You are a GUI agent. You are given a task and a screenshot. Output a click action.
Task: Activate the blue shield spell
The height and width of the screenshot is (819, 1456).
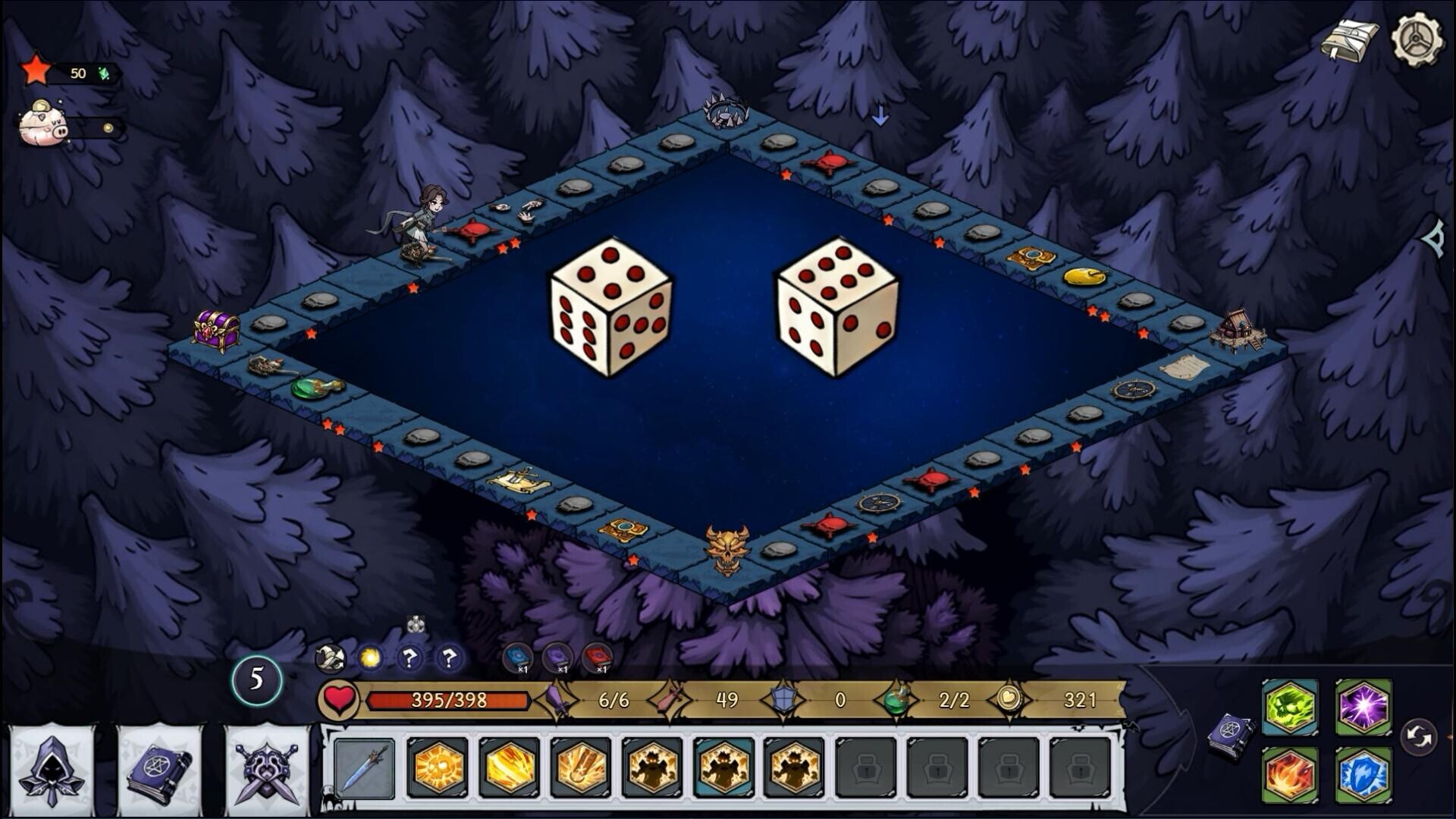tap(1363, 775)
